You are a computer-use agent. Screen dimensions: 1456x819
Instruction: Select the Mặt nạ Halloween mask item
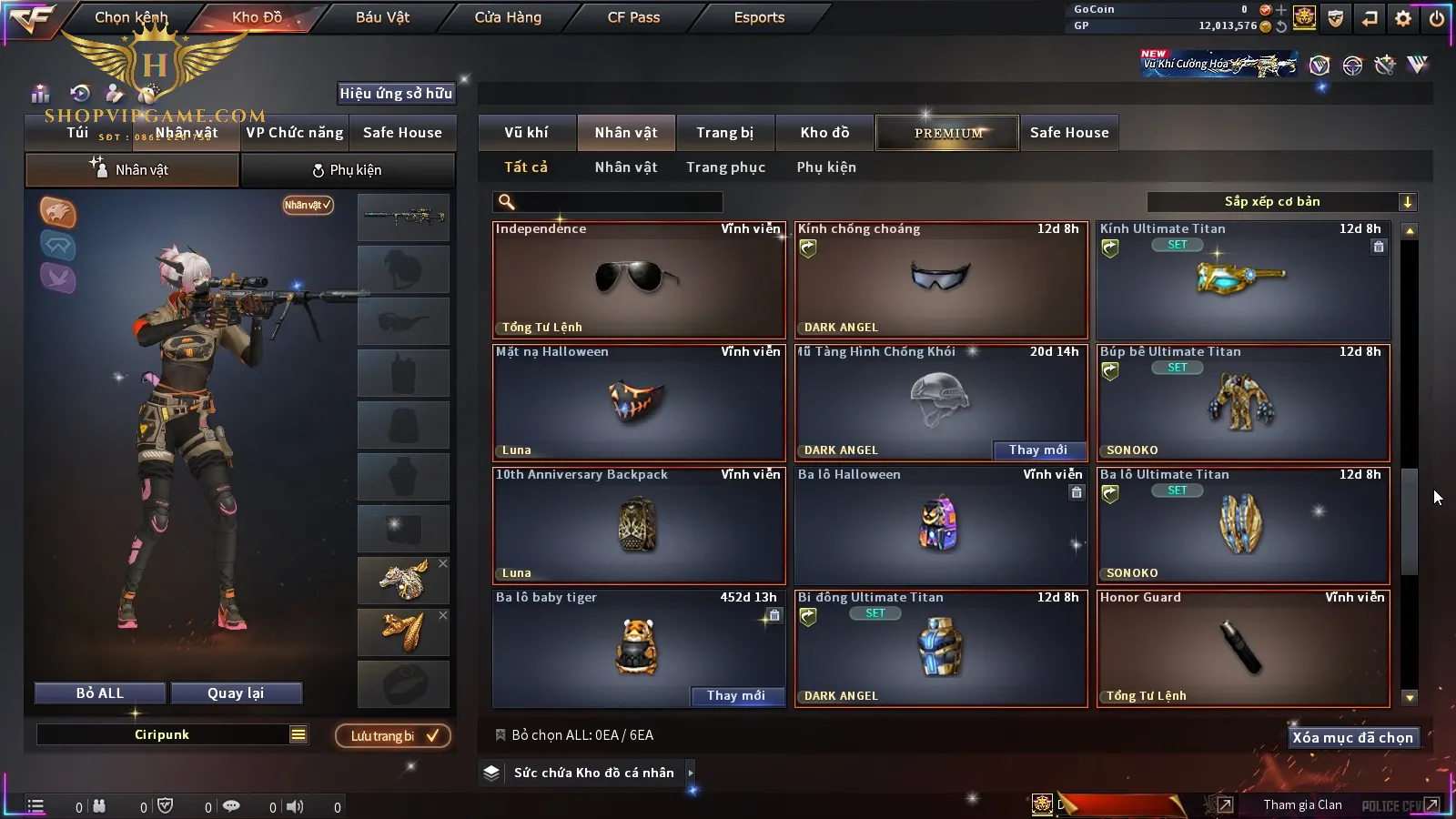638,402
